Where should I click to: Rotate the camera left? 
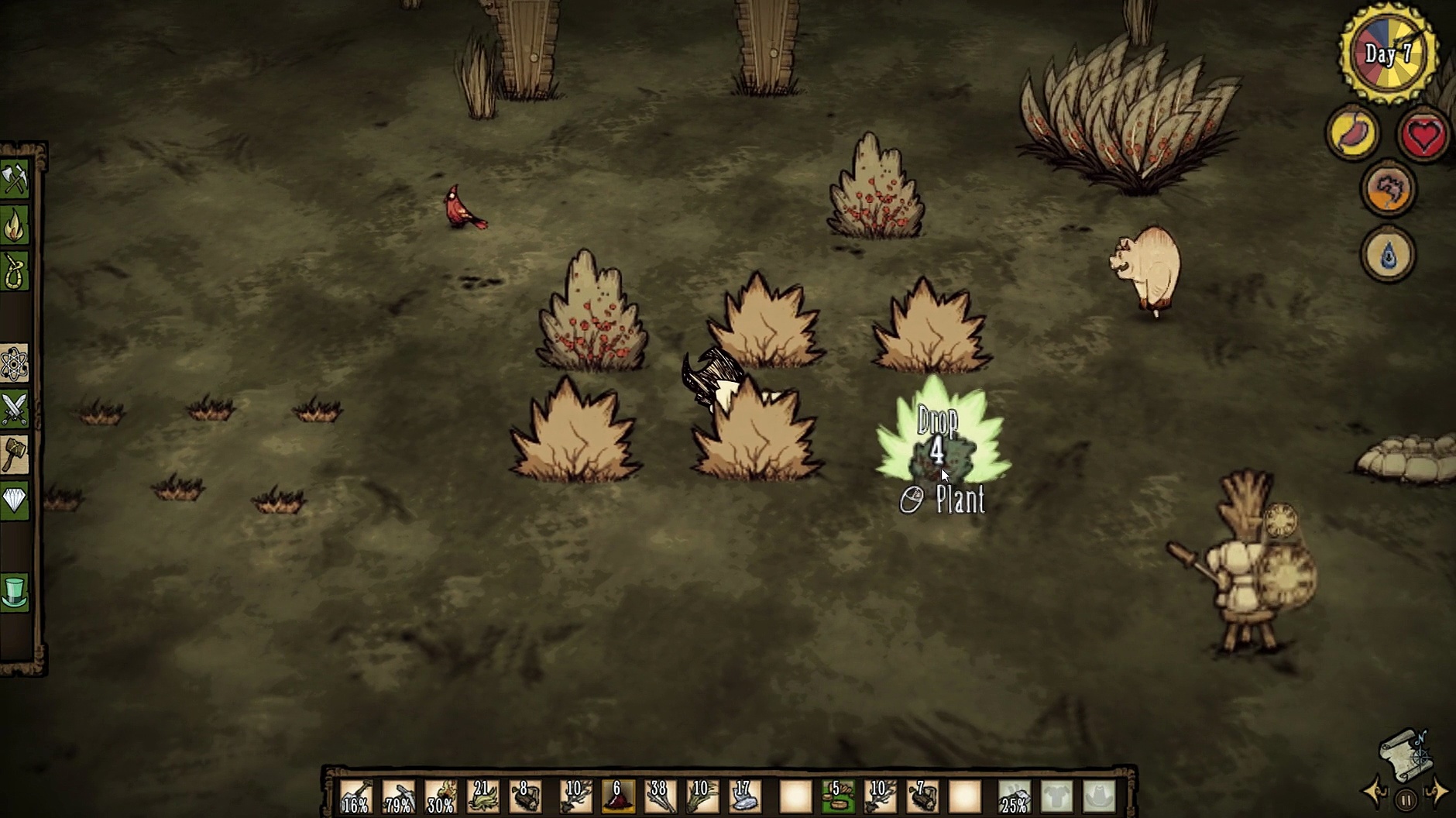[x=1376, y=793]
